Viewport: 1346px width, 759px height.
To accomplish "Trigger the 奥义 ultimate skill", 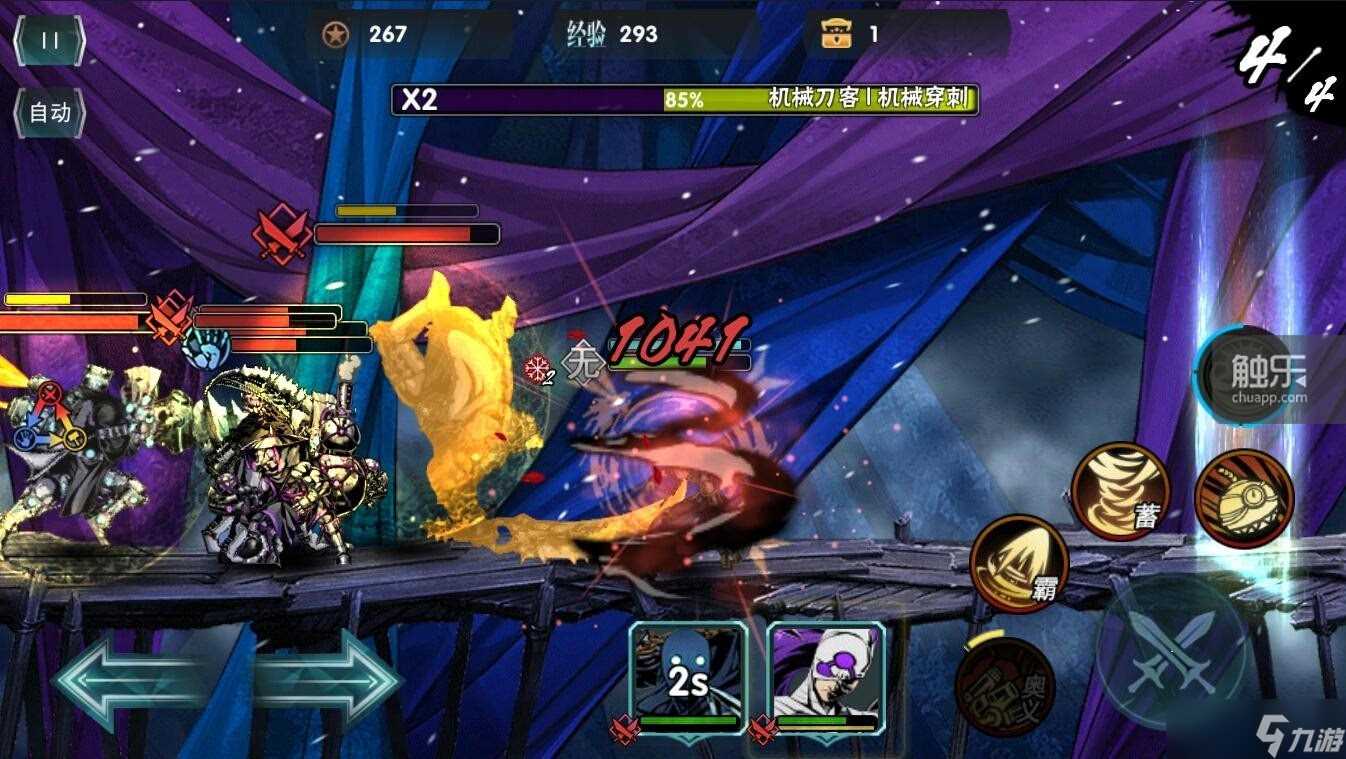I will pos(1004,687).
